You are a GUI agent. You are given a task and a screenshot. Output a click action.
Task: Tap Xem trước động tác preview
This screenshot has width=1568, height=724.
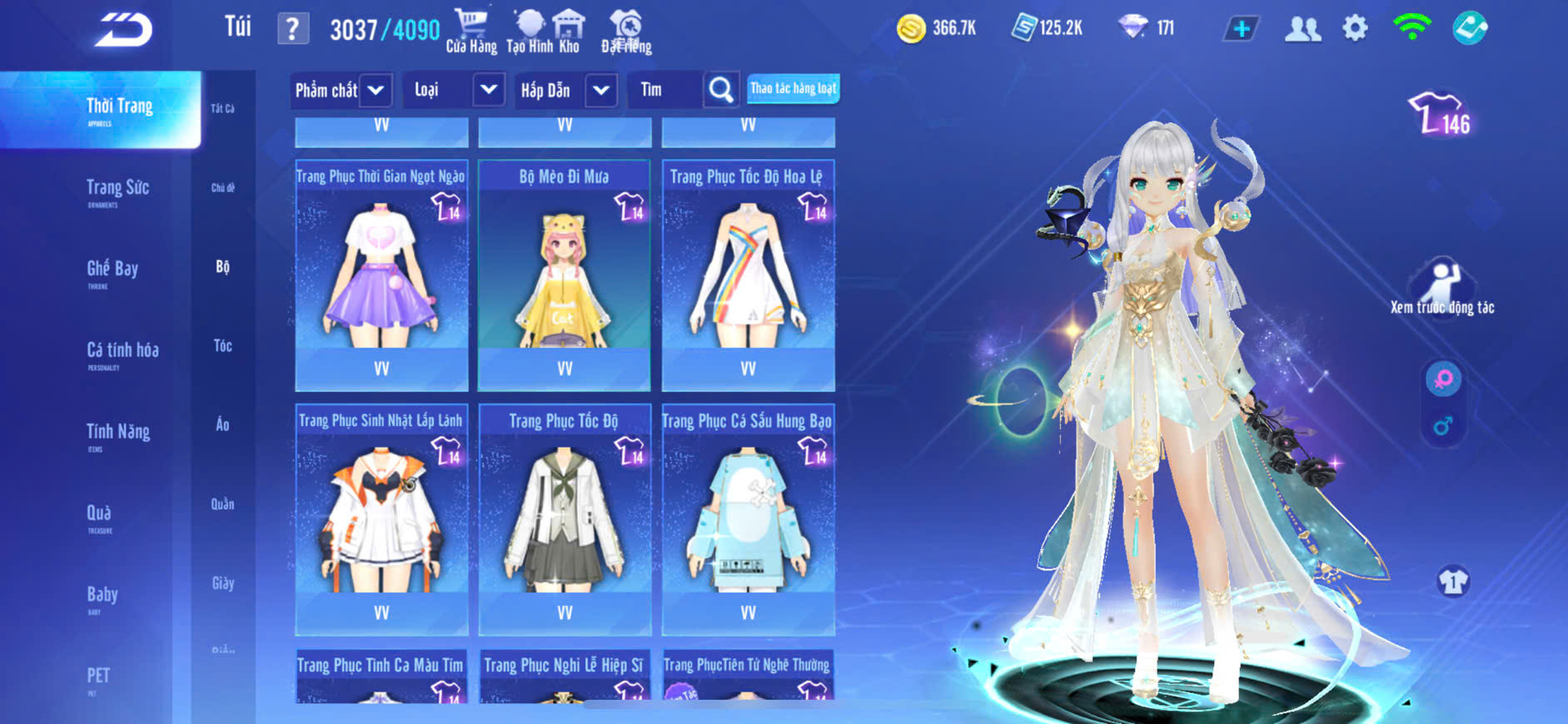pyautogui.click(x=1442, y=287)
